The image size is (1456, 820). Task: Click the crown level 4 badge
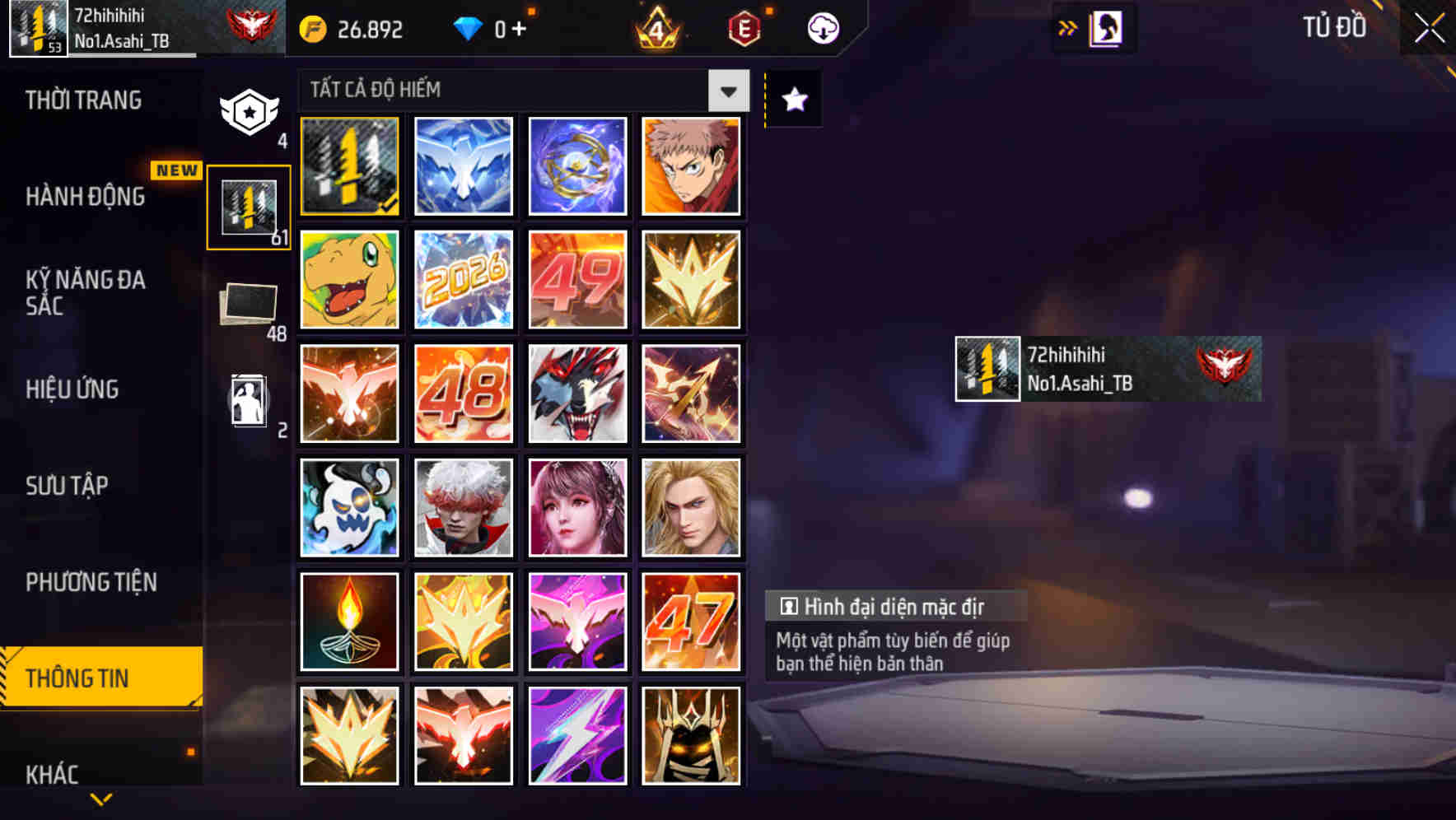pos(659,28)
